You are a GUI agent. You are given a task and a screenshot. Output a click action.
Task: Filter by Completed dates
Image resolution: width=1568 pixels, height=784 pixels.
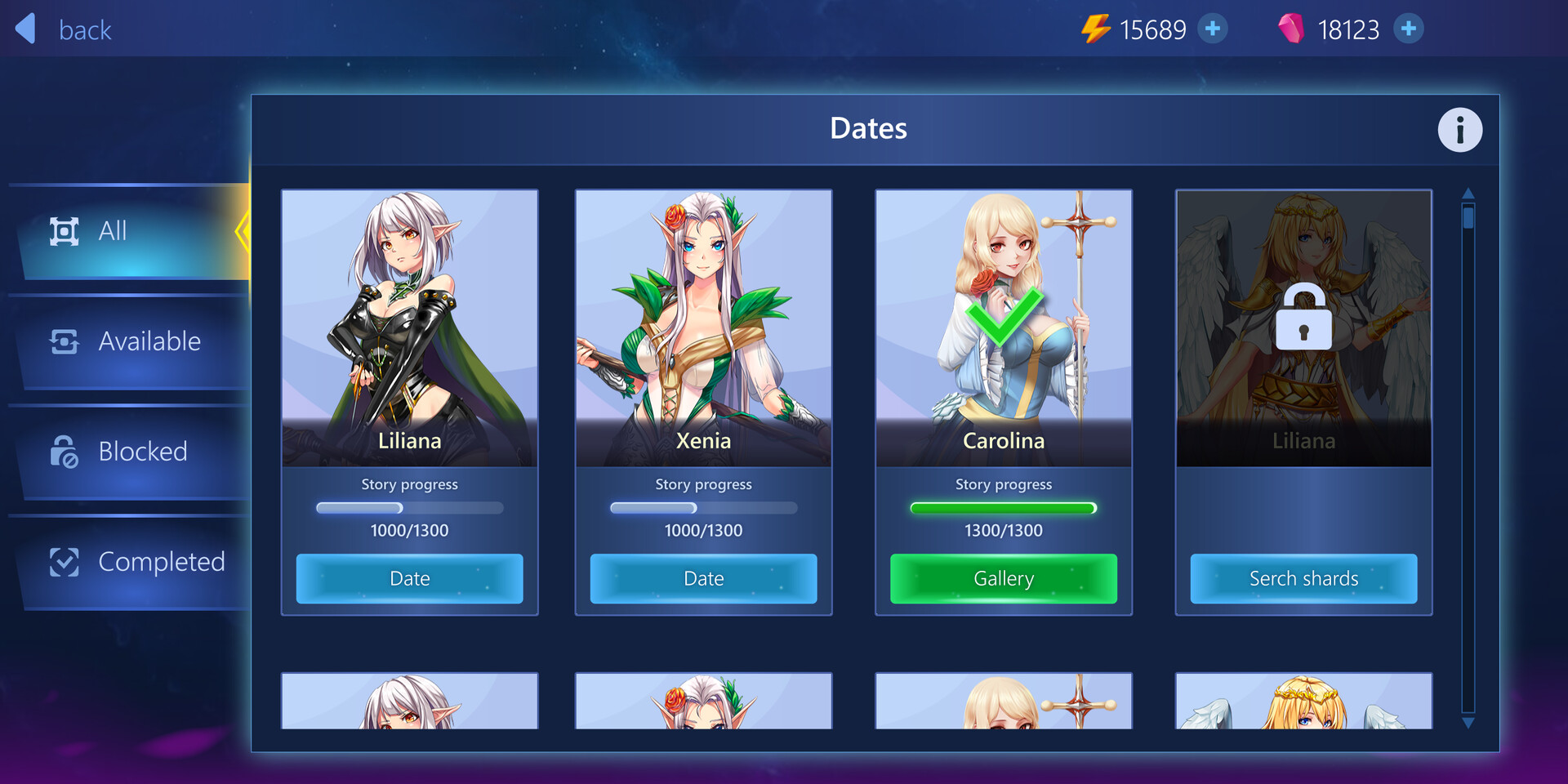(x=131, y=562)
